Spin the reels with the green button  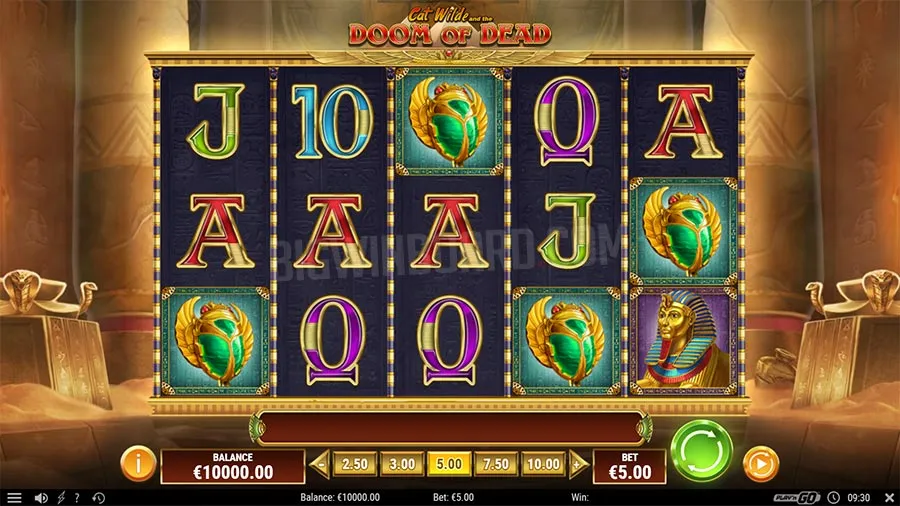[702, 452]
